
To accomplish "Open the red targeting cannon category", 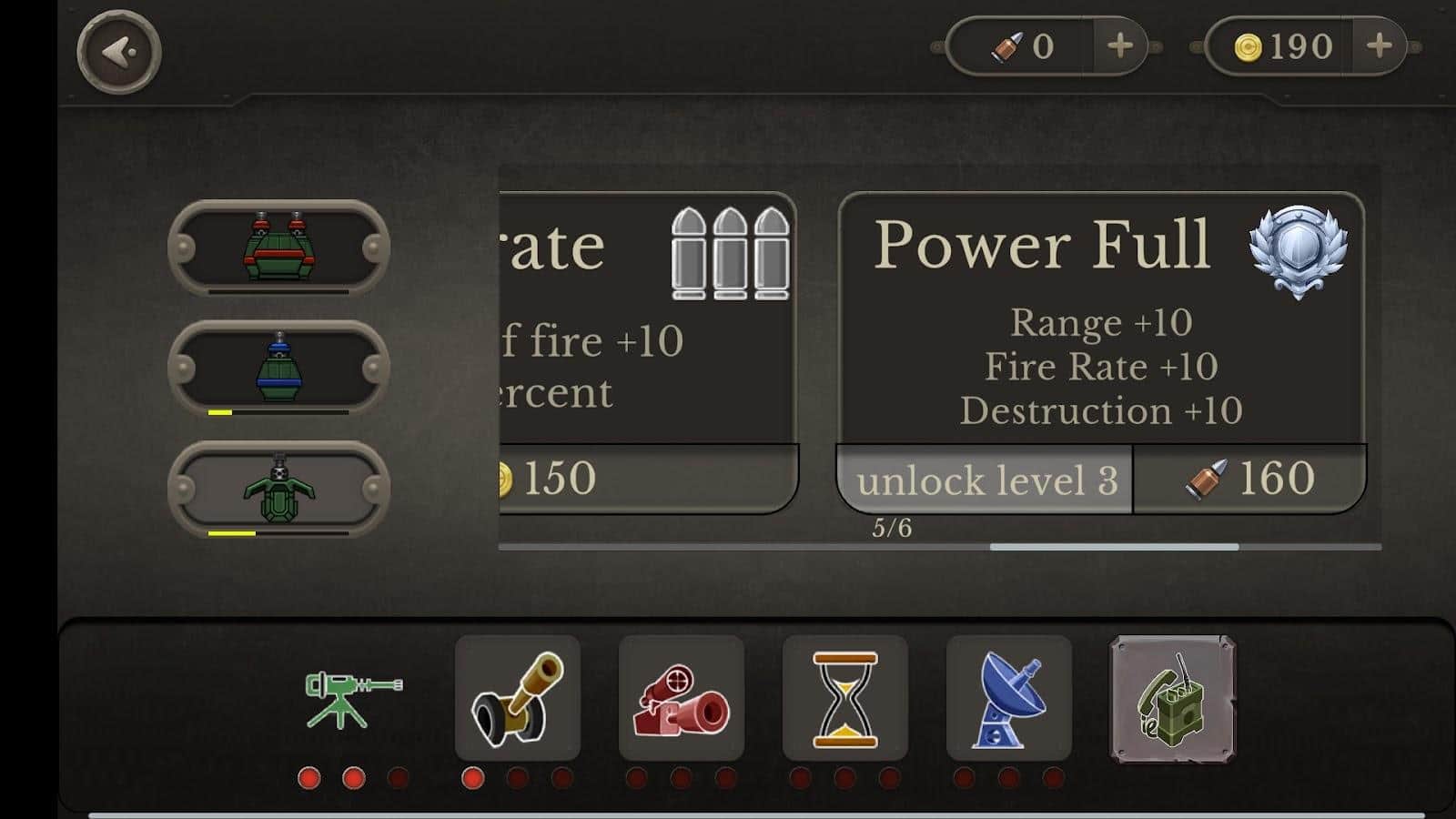I will 681,698.
